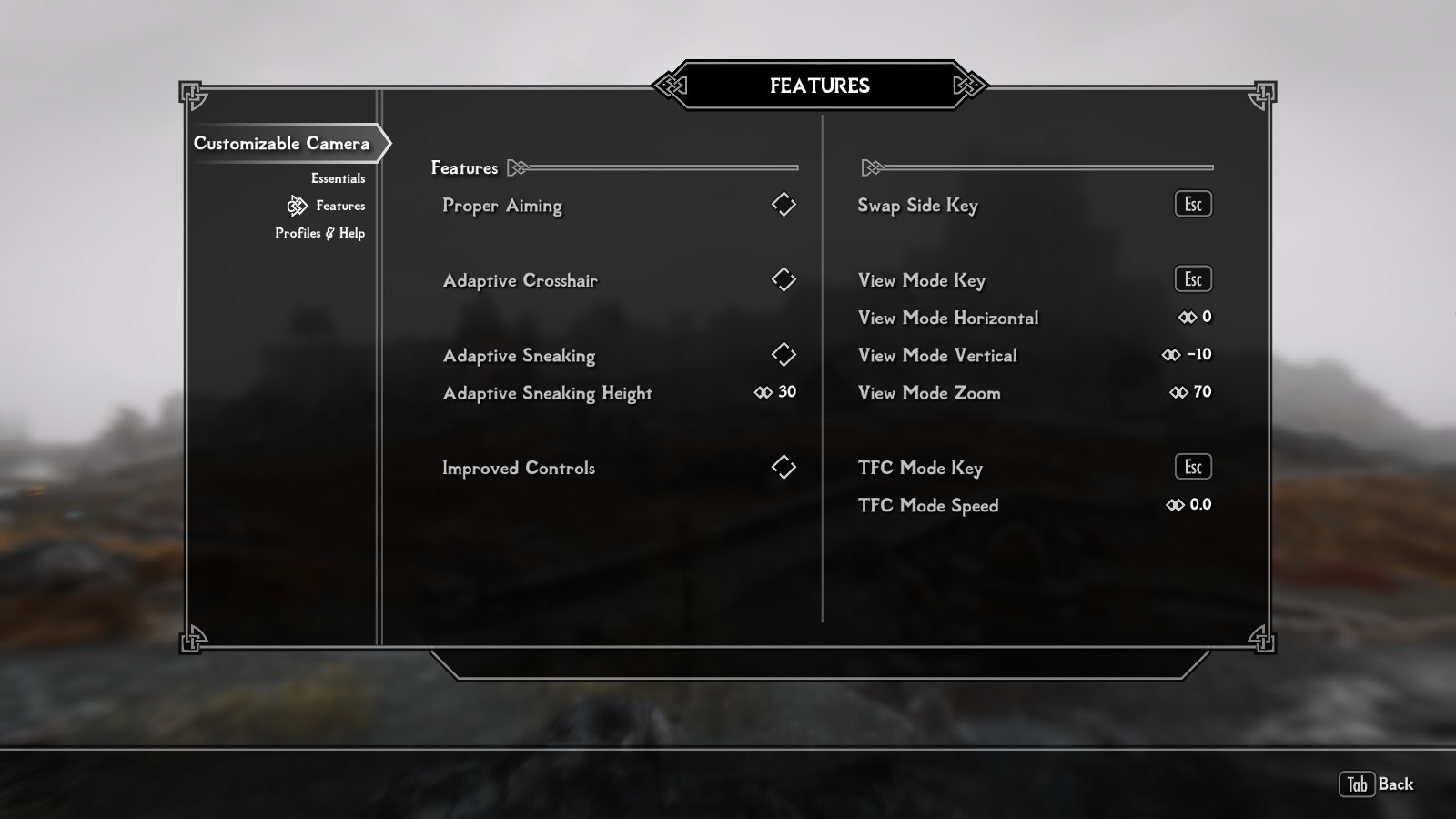Rebind the TFC Mode Key
The height and width of the screenshot is (819, 1456).
click(1192, 468)
